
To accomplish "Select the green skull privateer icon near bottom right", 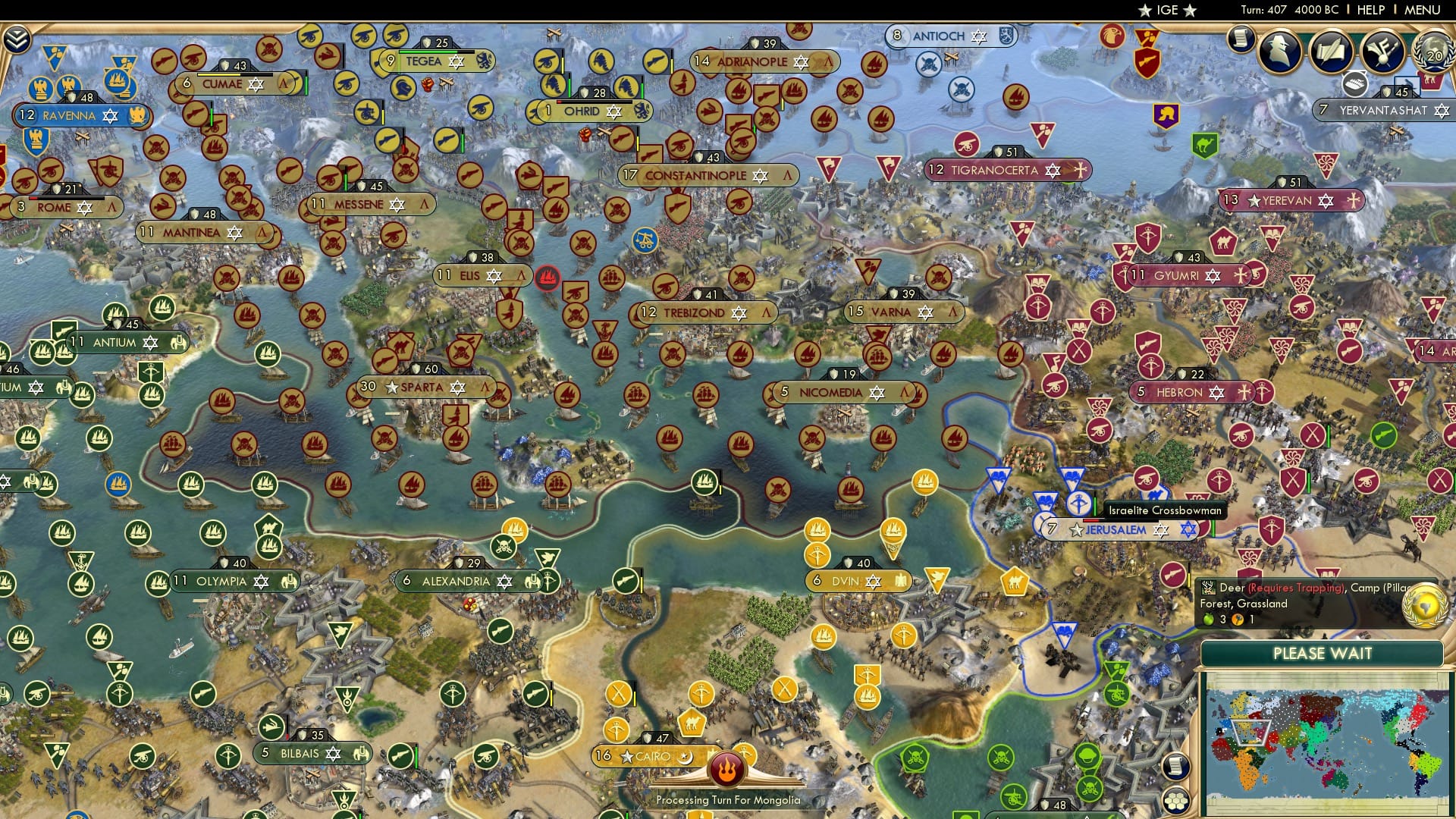I will point(1001,757).
